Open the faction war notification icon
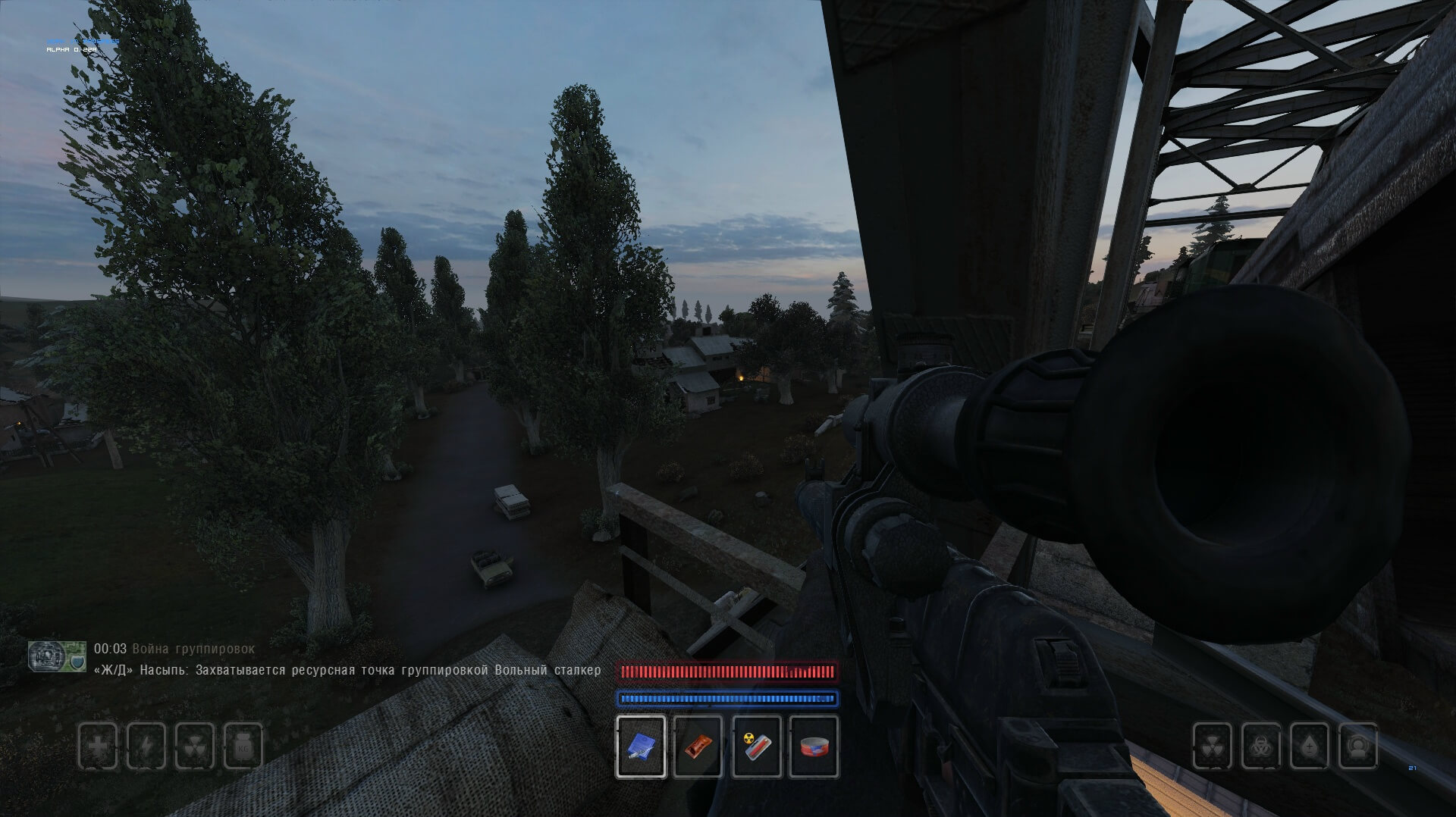The width and height of the screenshot is (1456, 817). [x=57, y=656]
